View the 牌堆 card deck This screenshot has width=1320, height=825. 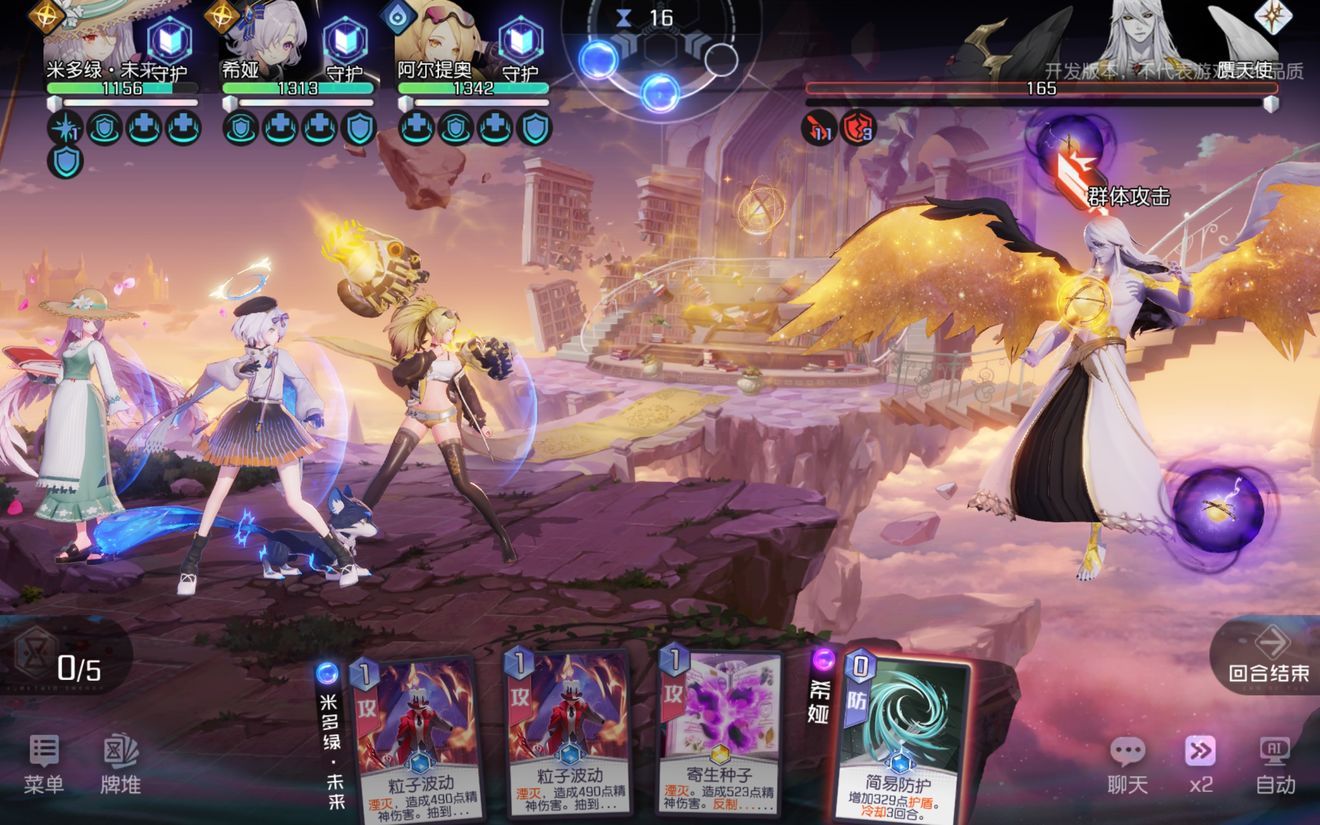tap(120, 765)
